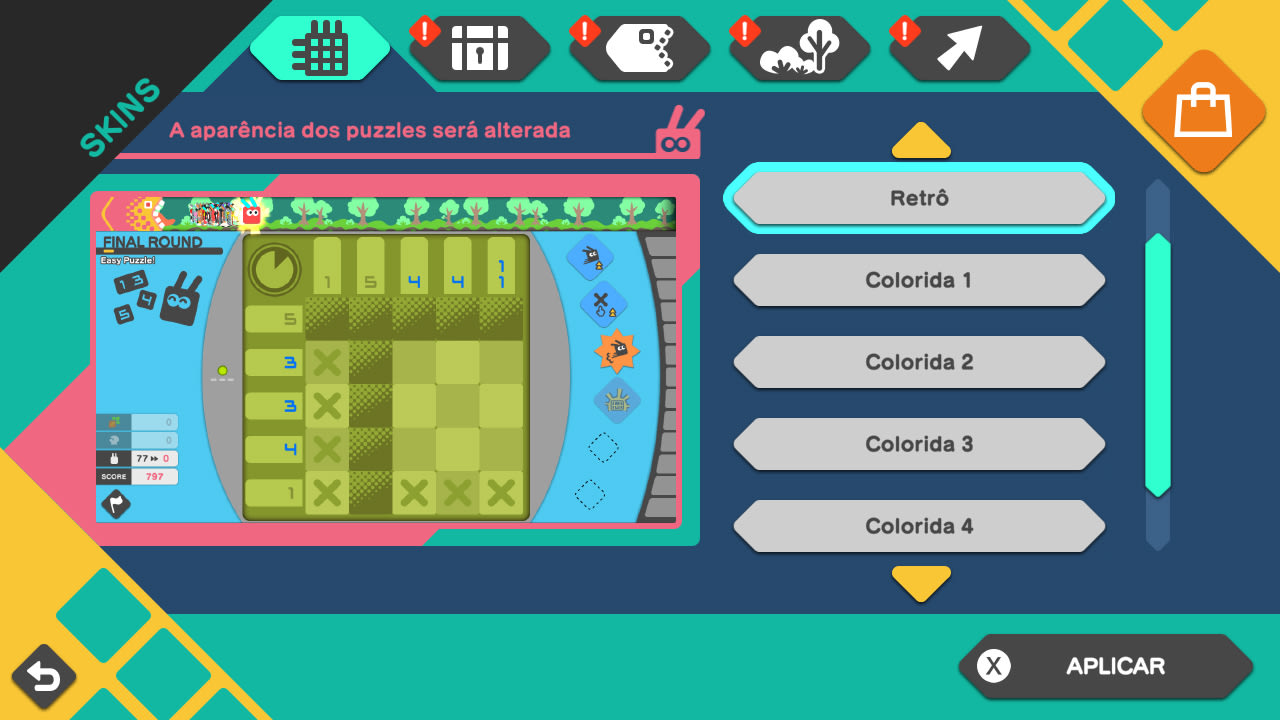
Task: Click the orange starburst crow power-up icon
Action: point(616,351)
